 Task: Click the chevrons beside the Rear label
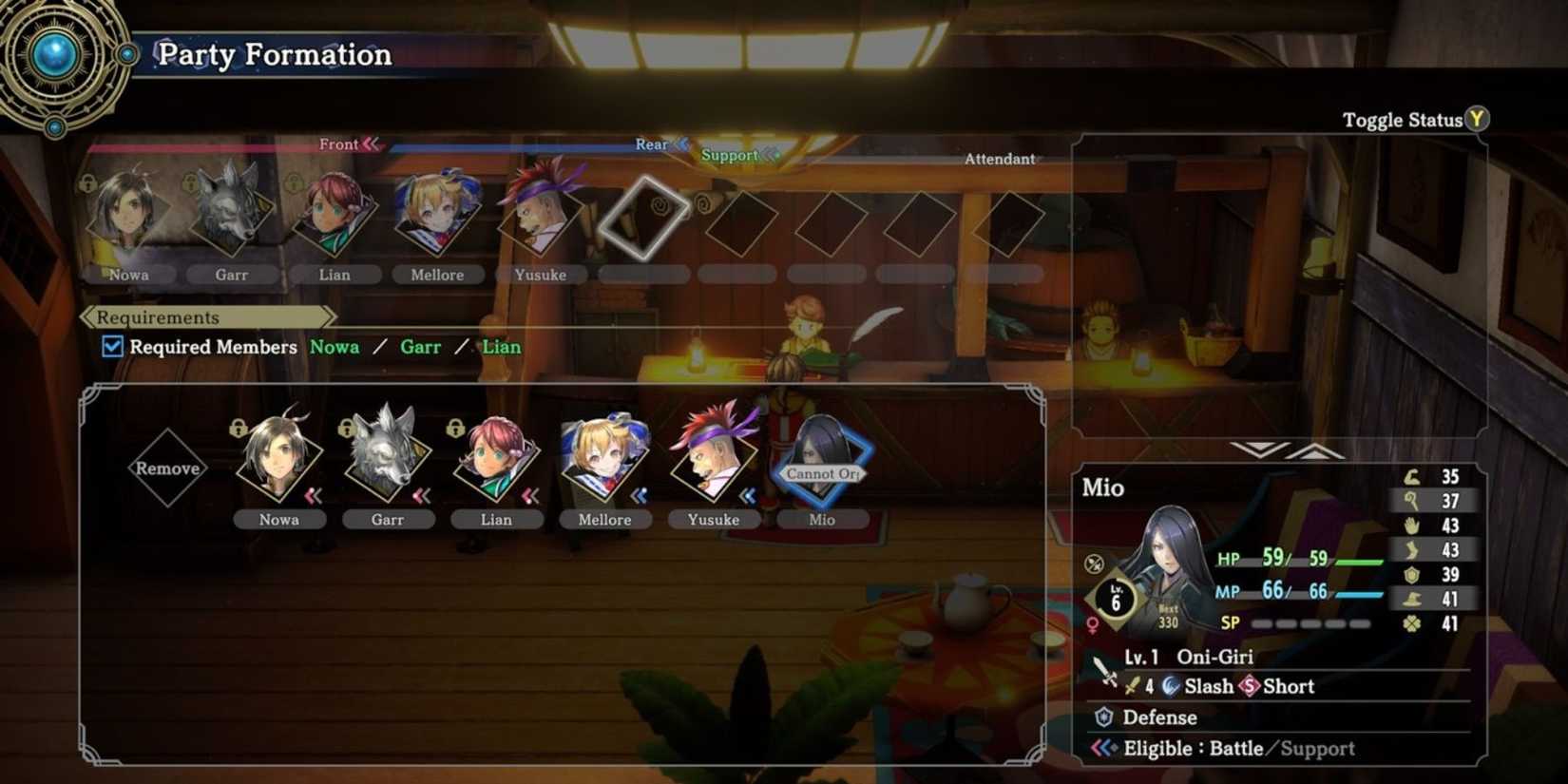click(679, 144)
